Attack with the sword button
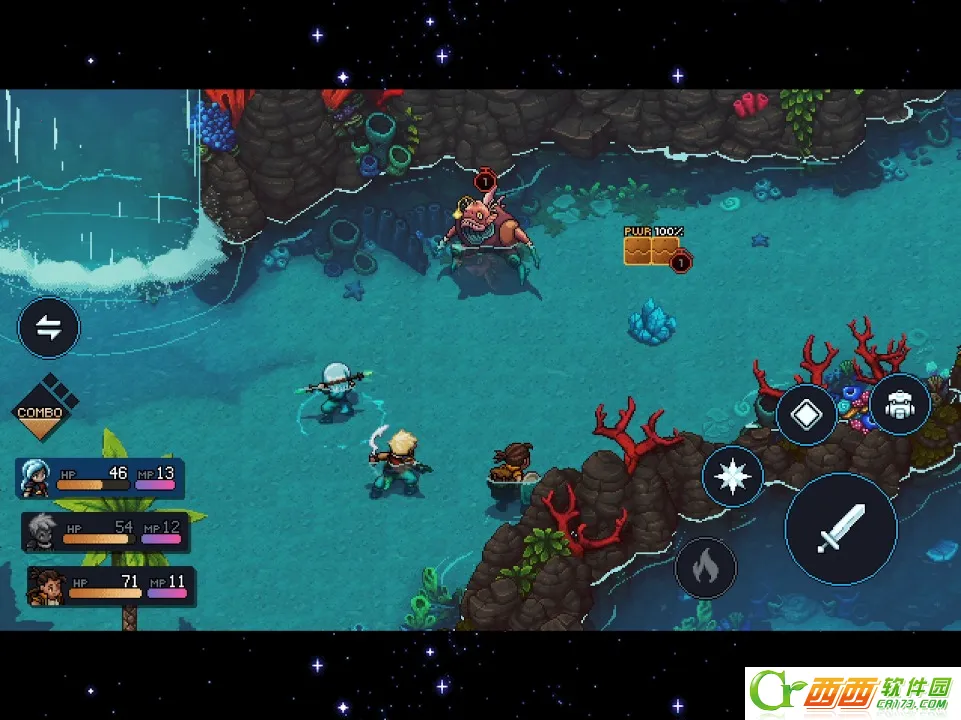Viewport: 961px width, 720px height. [840, 528]
